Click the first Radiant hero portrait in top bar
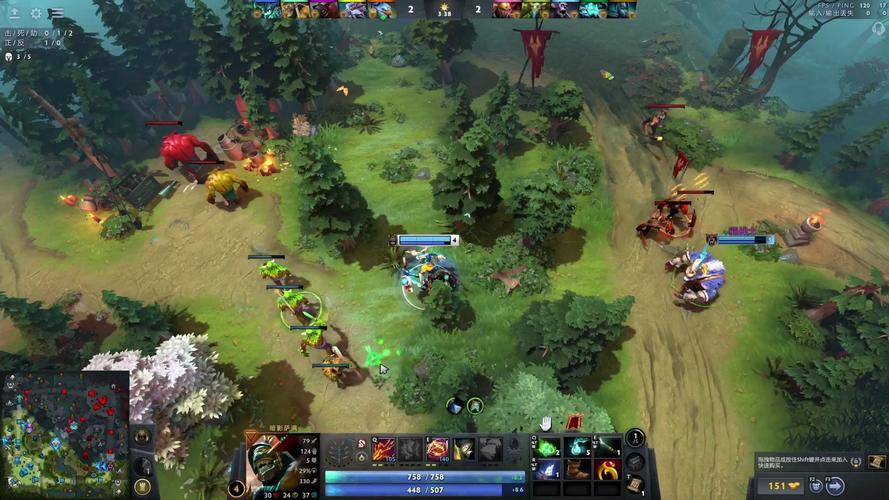Image resolution: width=889 pixels, height=500 pixels. tap(266, 10)
